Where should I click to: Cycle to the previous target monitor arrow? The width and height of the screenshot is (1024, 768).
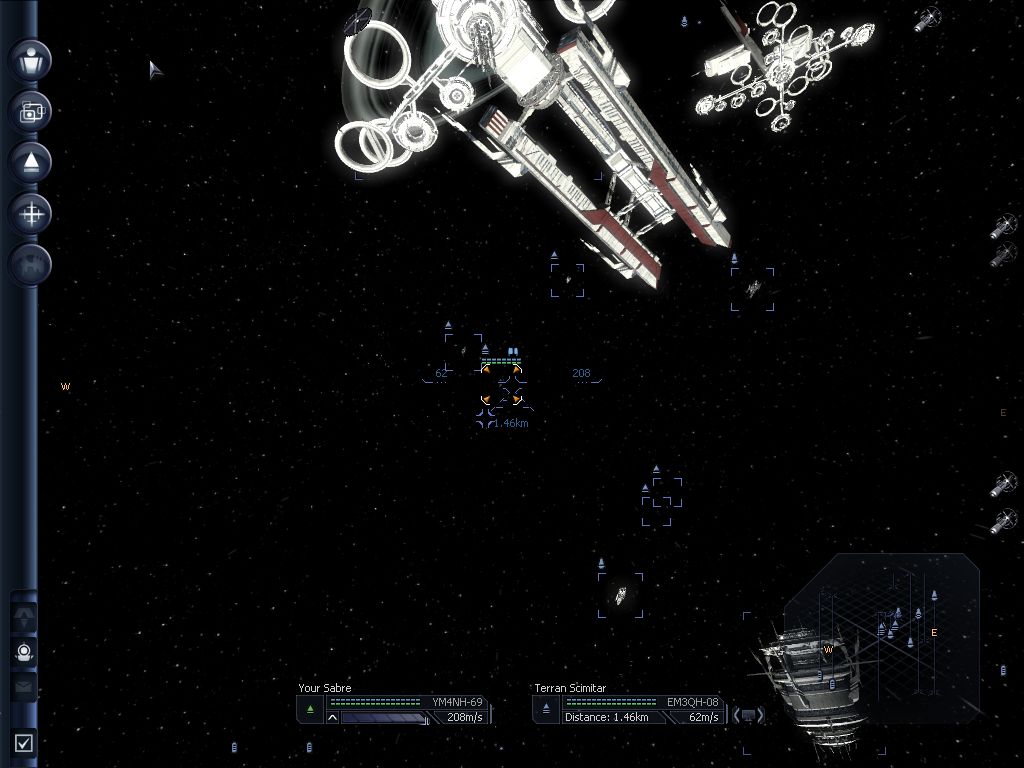(x=737, y=715)
